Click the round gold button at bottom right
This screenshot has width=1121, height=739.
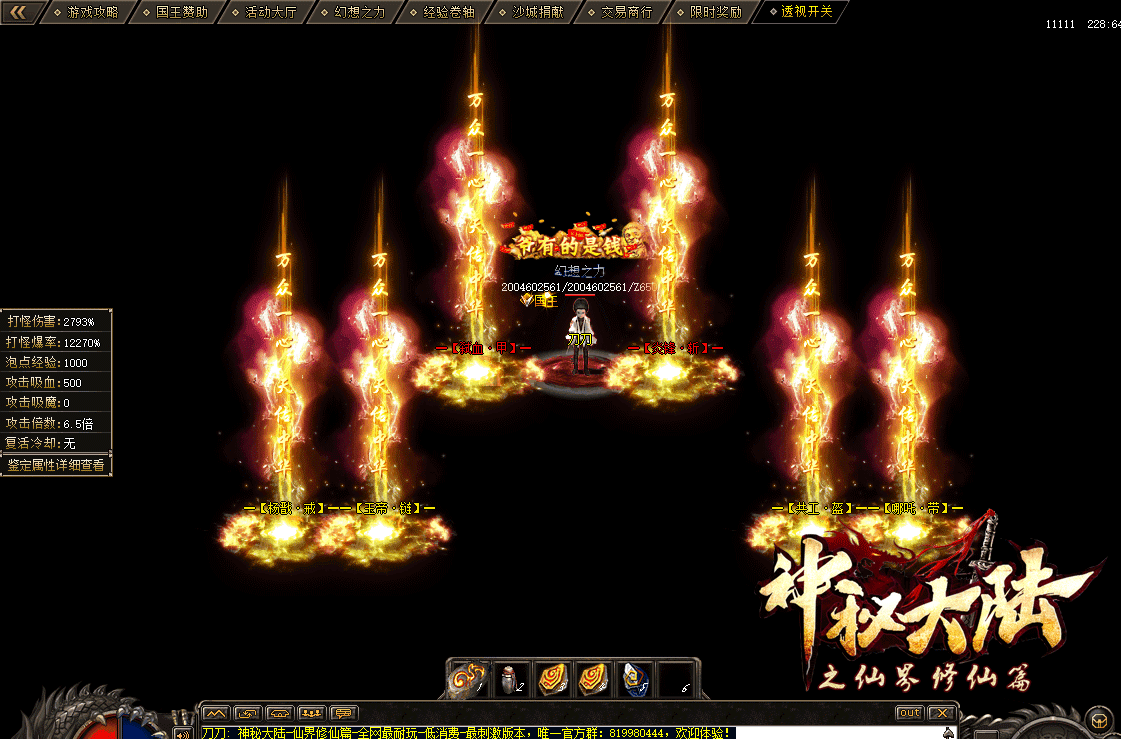coord(1099,720)
